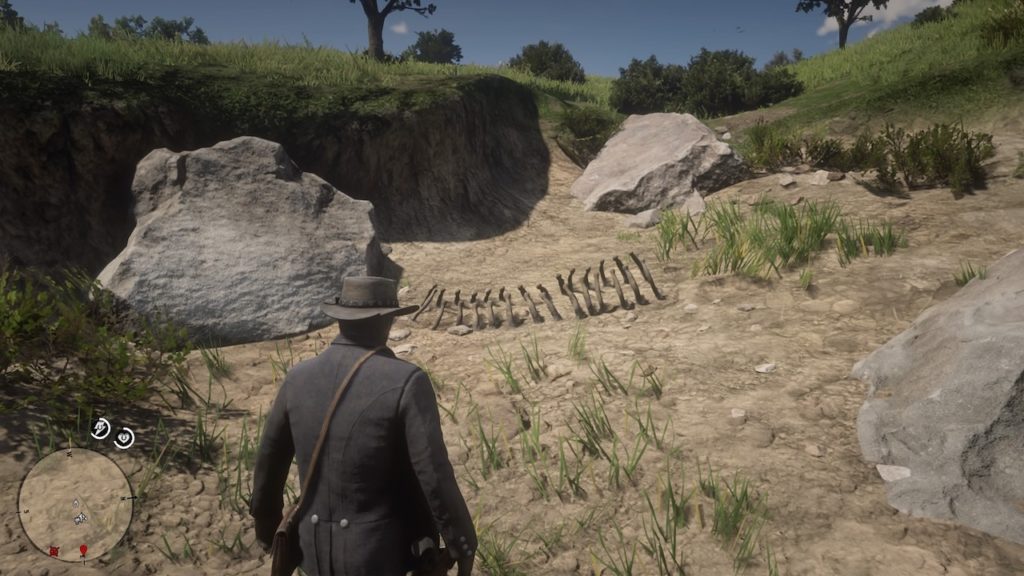
Task: Select the stamina core lightning icon
Action: 100,429
